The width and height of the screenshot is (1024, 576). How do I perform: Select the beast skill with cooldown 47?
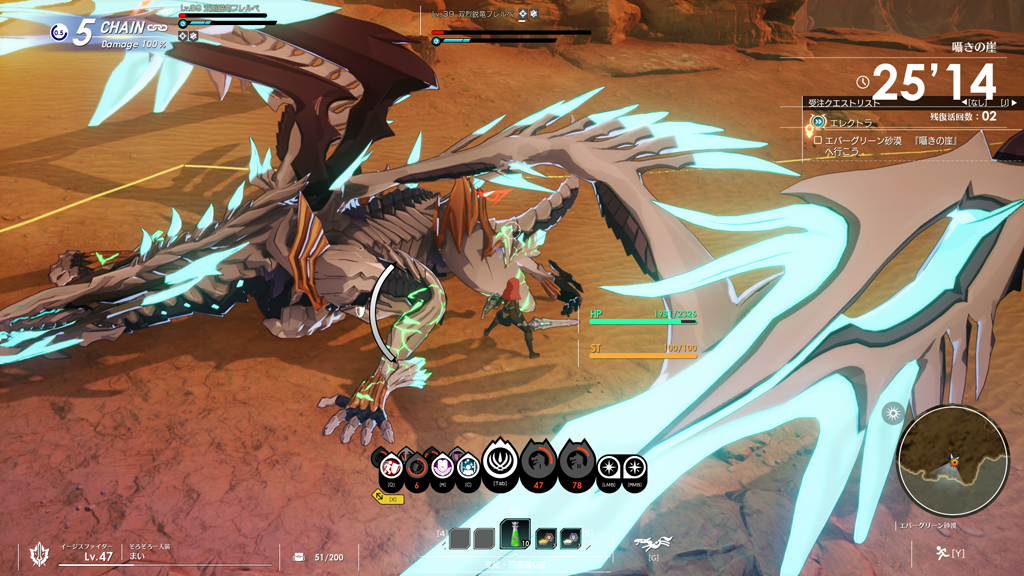[539, 464]
